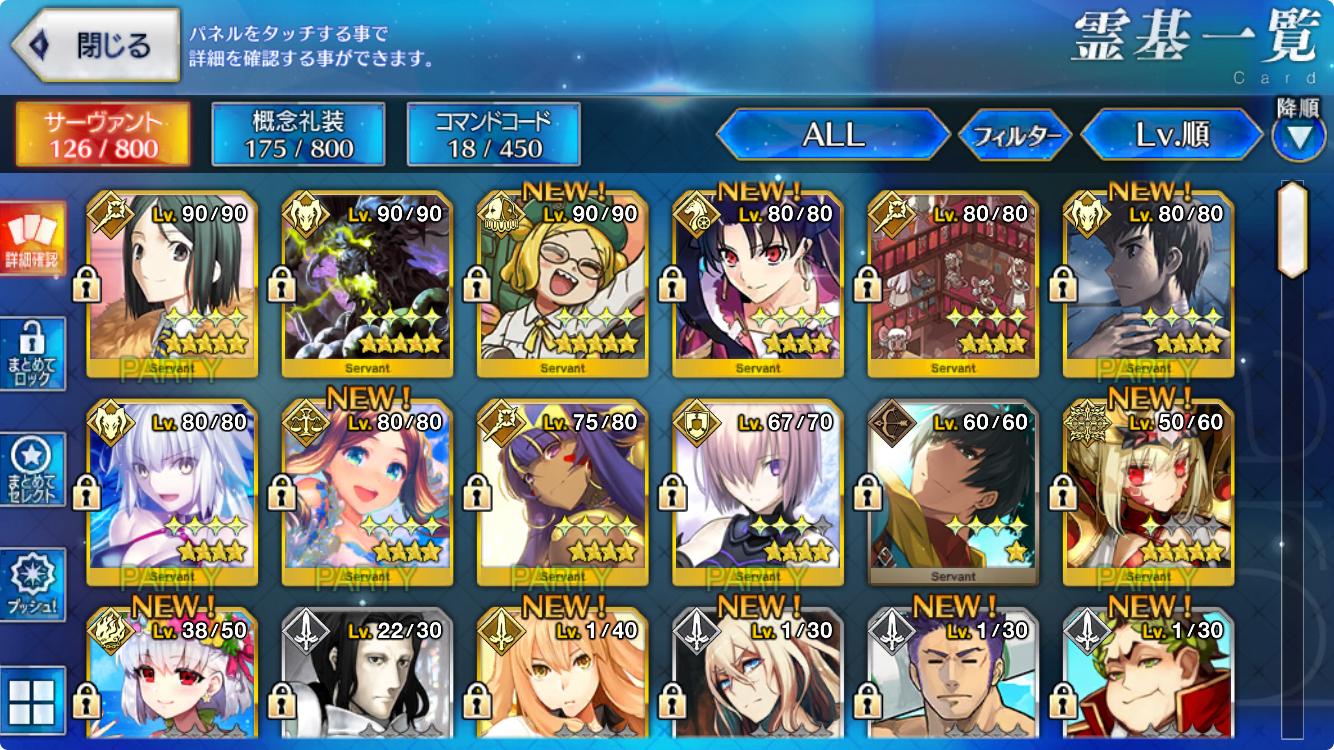Open the ALL class selector
The width and height of the screenshot is (1334, 750).
833,135
